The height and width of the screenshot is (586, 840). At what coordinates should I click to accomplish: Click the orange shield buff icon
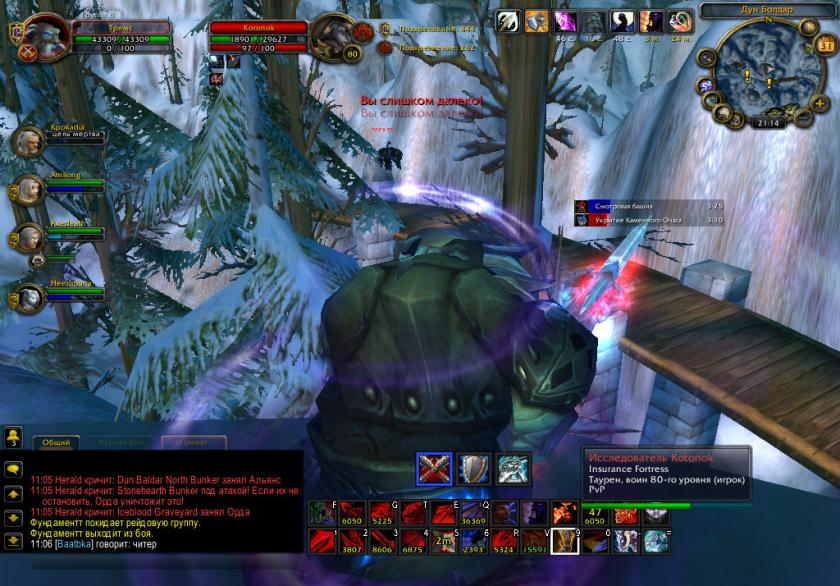(538, 21)
